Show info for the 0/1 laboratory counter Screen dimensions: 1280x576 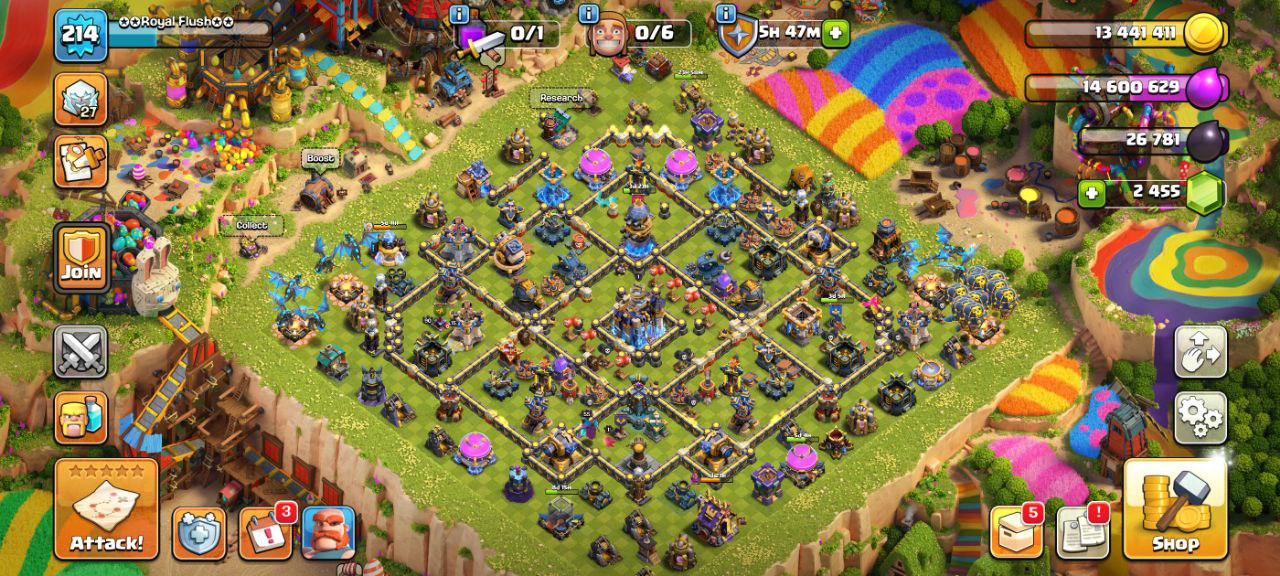point(459,14)
